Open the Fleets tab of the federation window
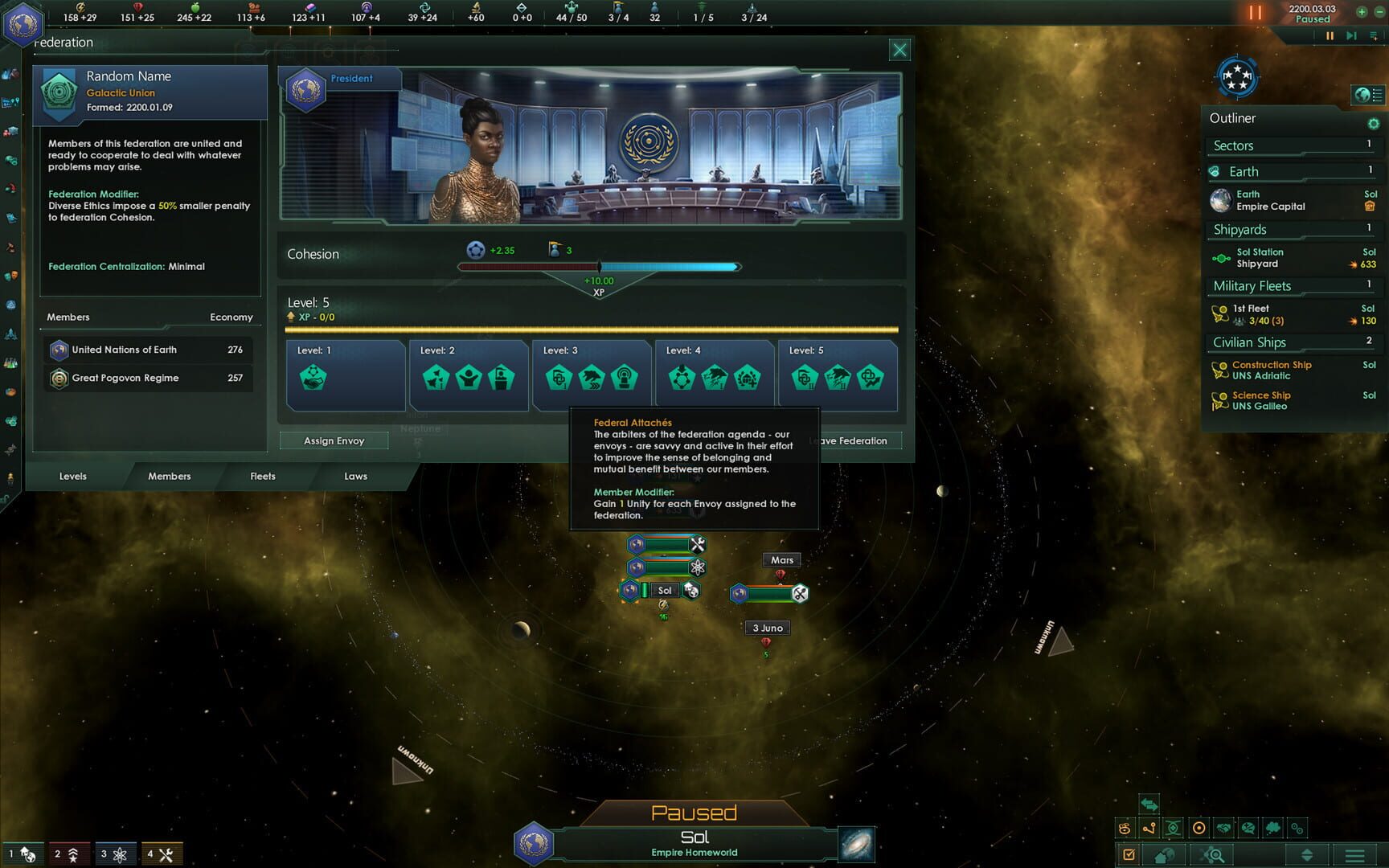Image resolution: width=1389 pixels, height=868 pixels. point(262,476)
